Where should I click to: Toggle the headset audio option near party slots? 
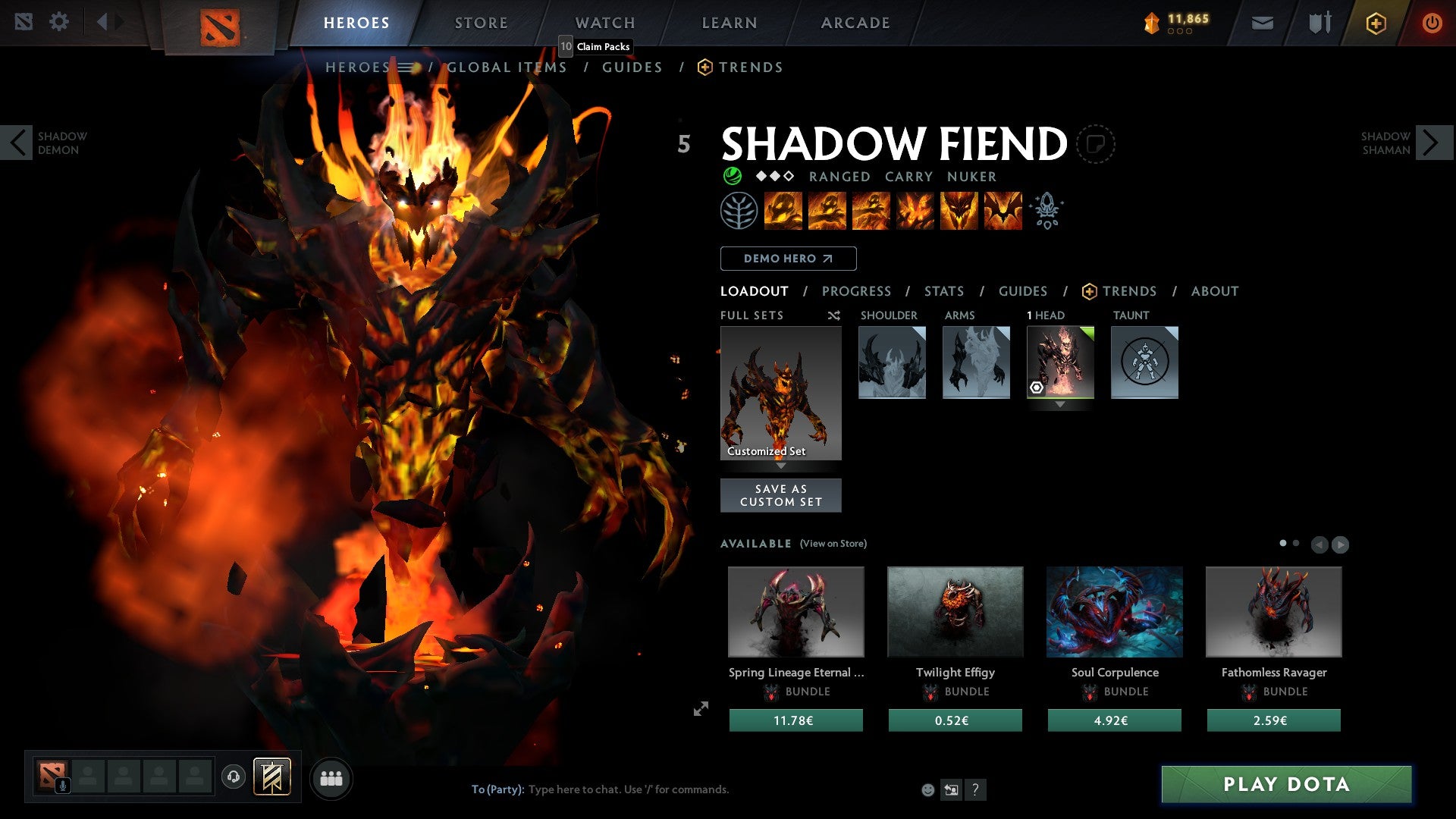[x=234, y=777]
